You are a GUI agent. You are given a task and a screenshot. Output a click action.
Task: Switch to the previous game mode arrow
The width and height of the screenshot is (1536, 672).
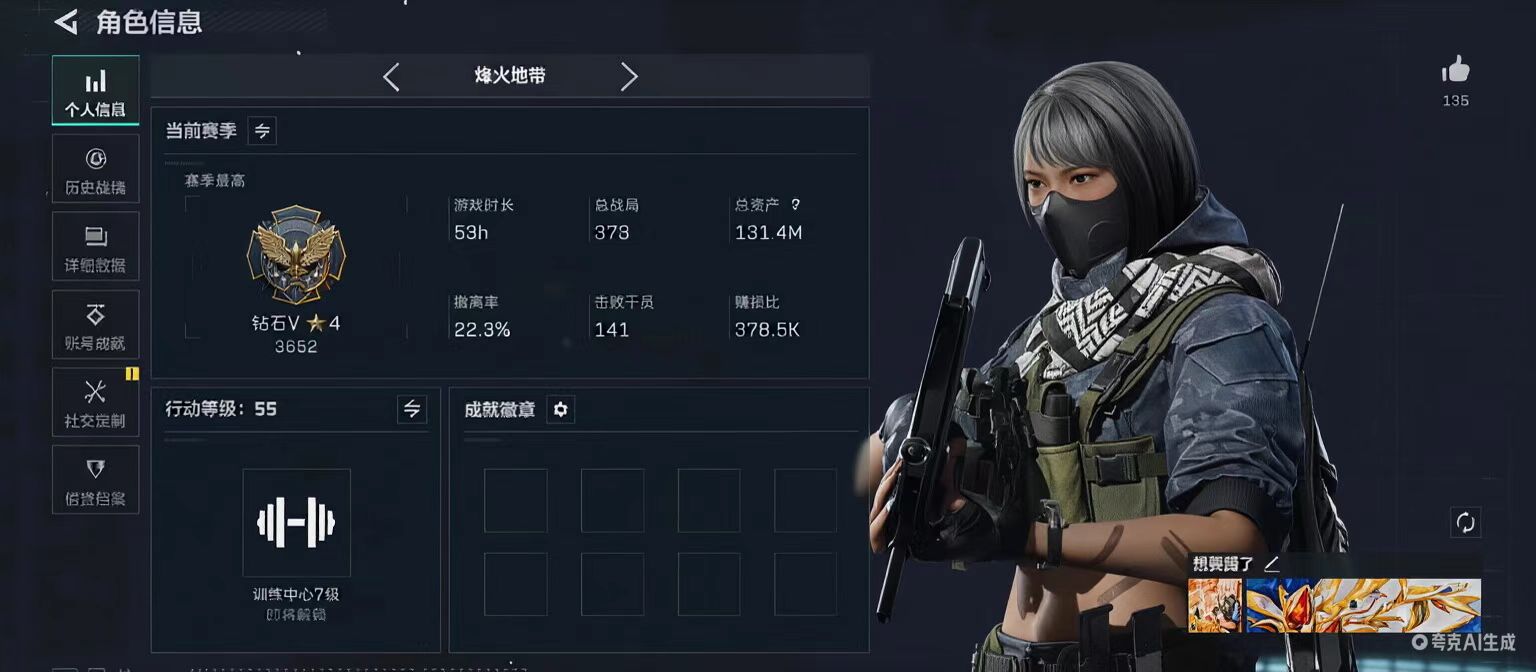coord(391,77)
